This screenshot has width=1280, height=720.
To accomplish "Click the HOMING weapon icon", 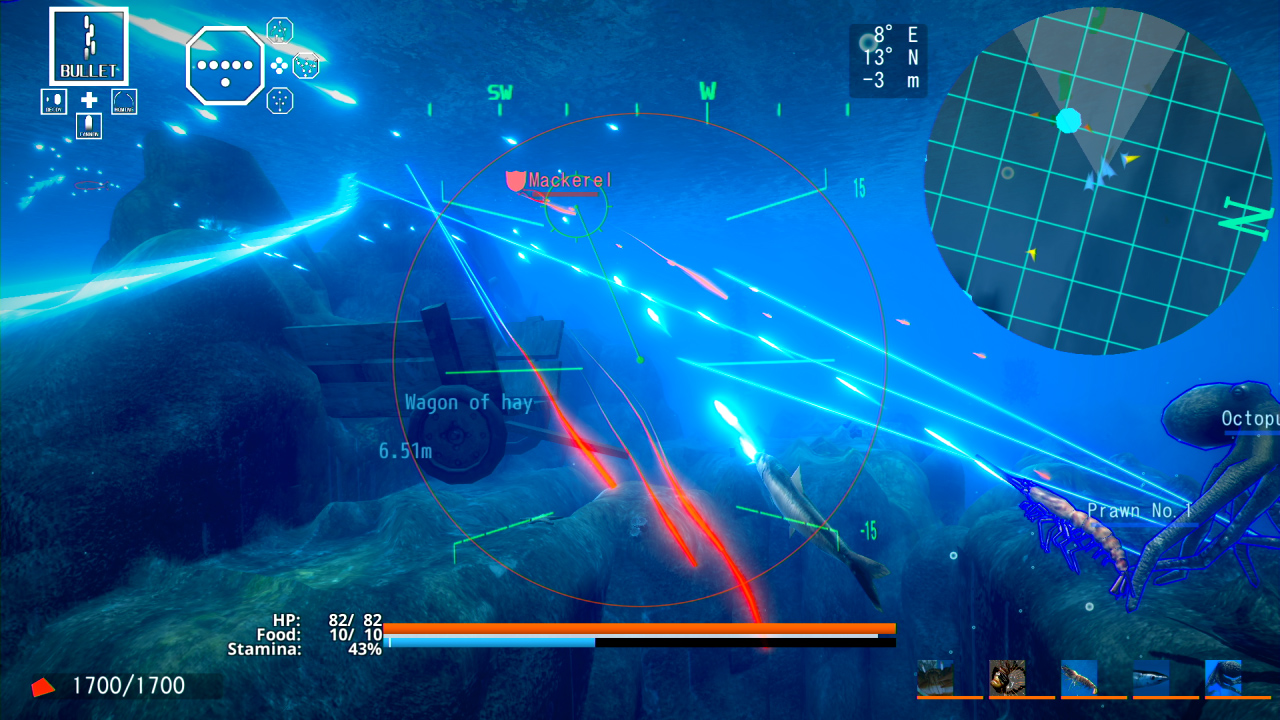I will (124, 102).
